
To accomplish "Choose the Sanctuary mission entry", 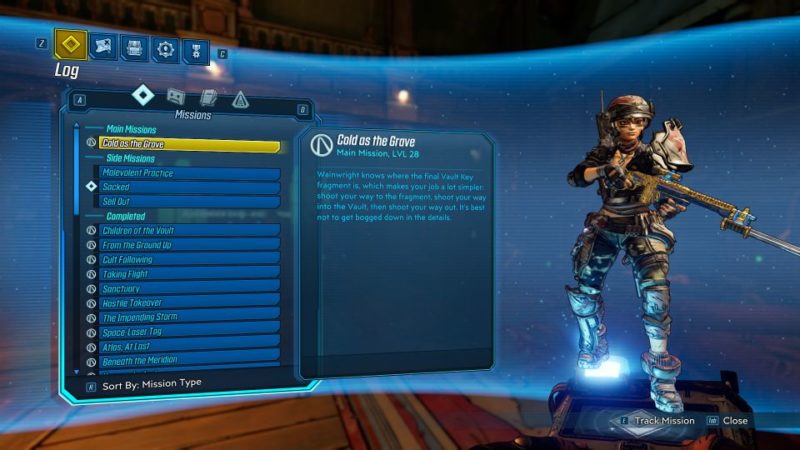I will coord(190,288).
